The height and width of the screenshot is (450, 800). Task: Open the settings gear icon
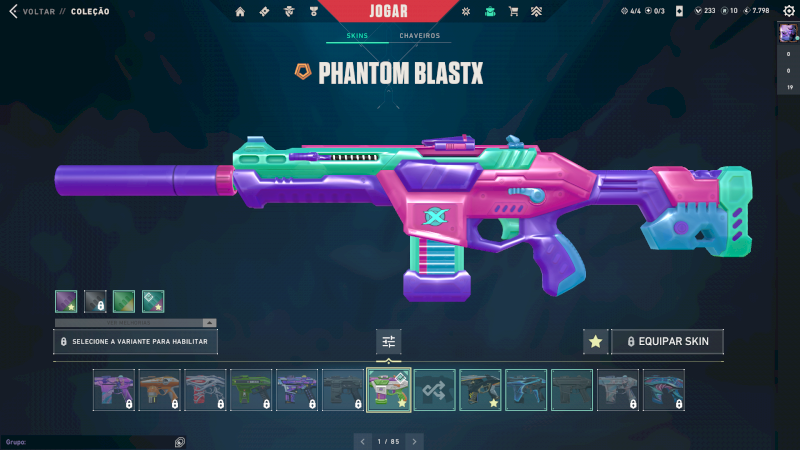(x=787, y=11)
